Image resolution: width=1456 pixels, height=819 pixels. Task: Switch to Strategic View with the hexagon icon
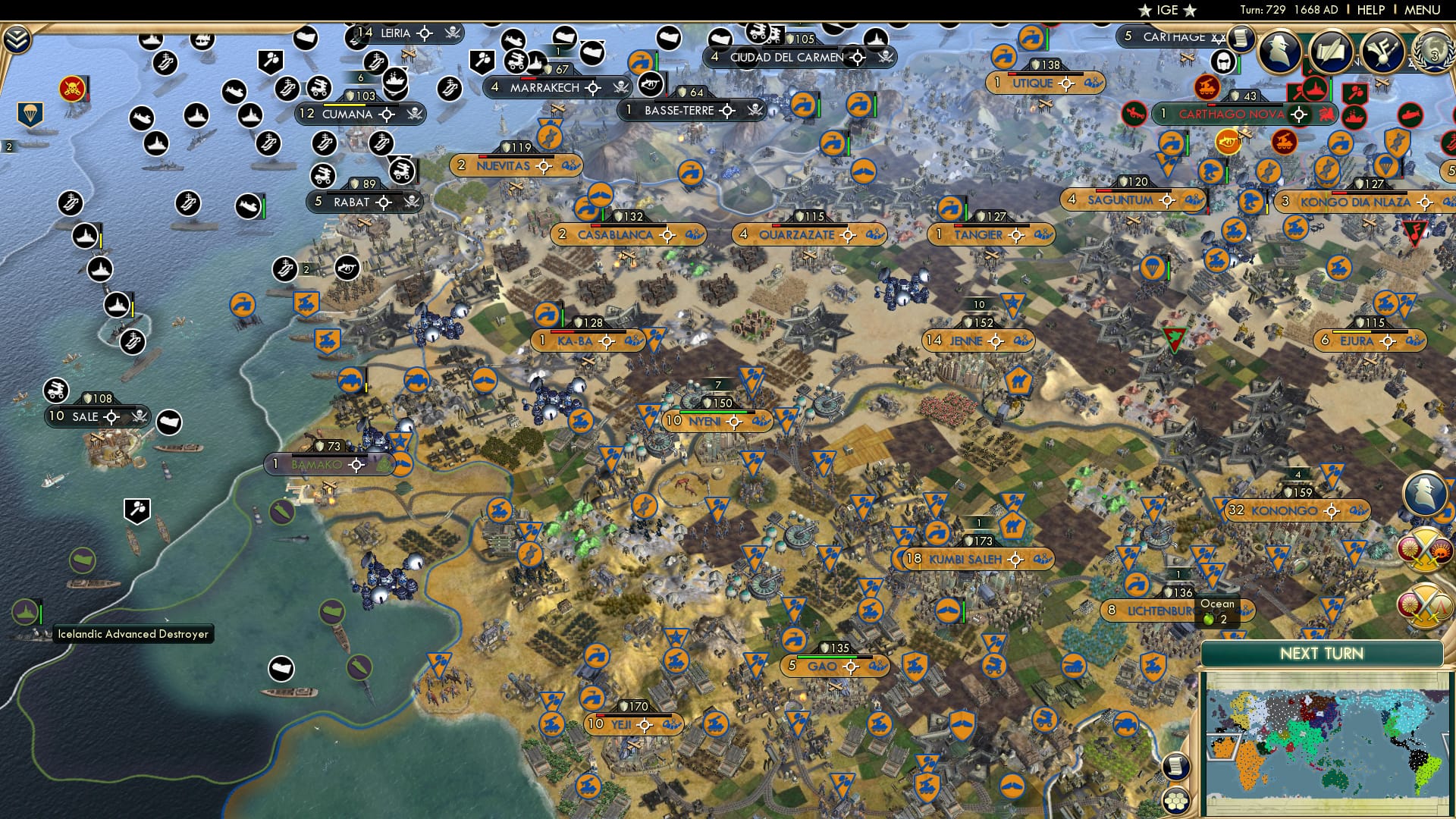coord(1175,802)
